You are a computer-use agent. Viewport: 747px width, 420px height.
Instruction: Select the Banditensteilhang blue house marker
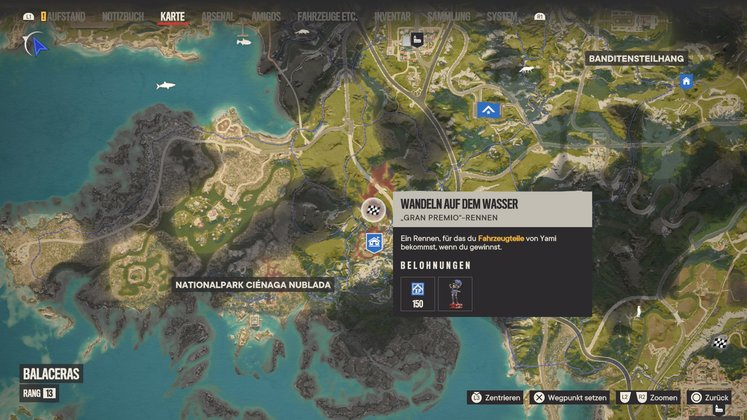click(687, 81)
